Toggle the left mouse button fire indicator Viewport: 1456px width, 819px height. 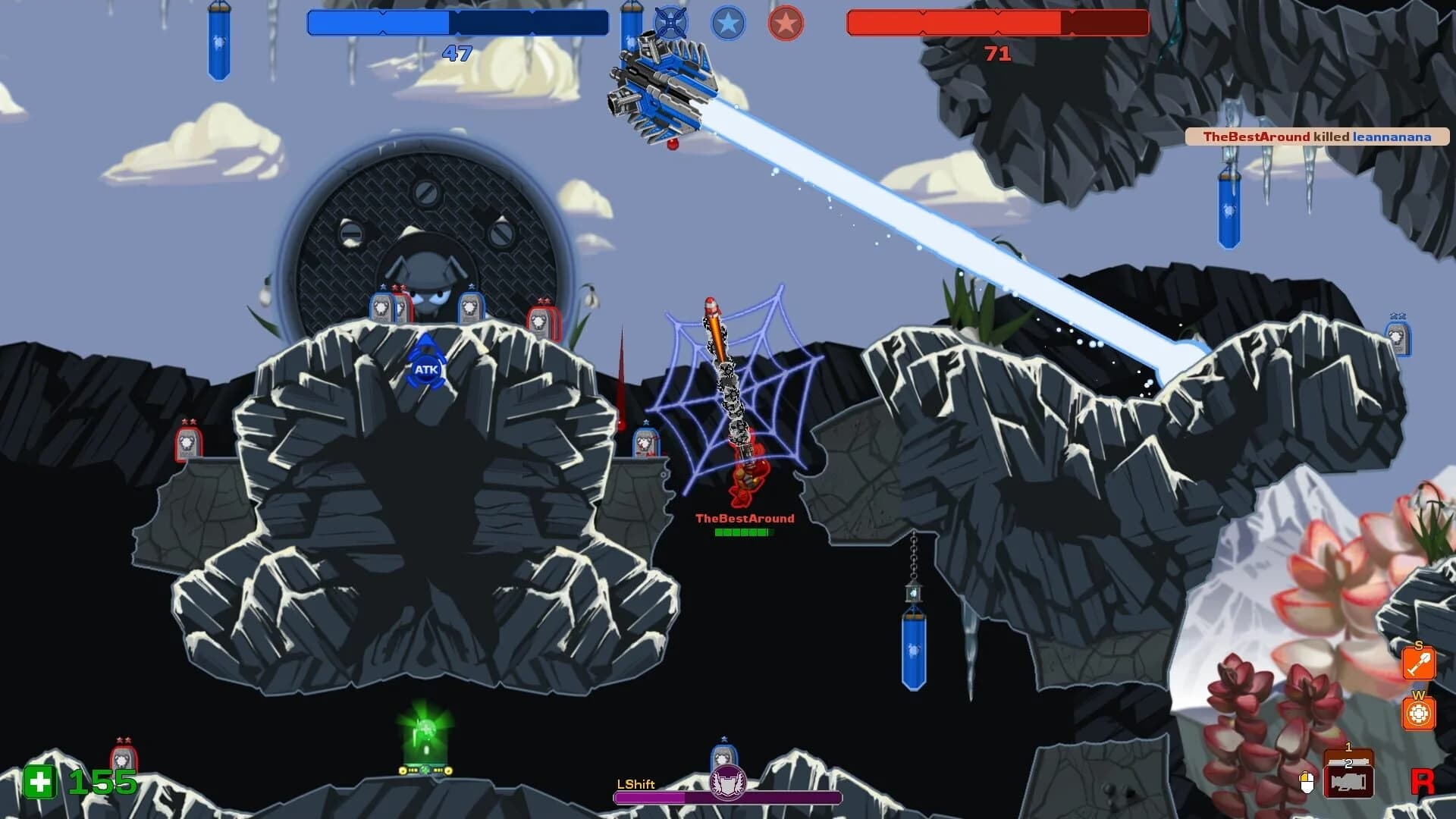tap(1307, 782)
